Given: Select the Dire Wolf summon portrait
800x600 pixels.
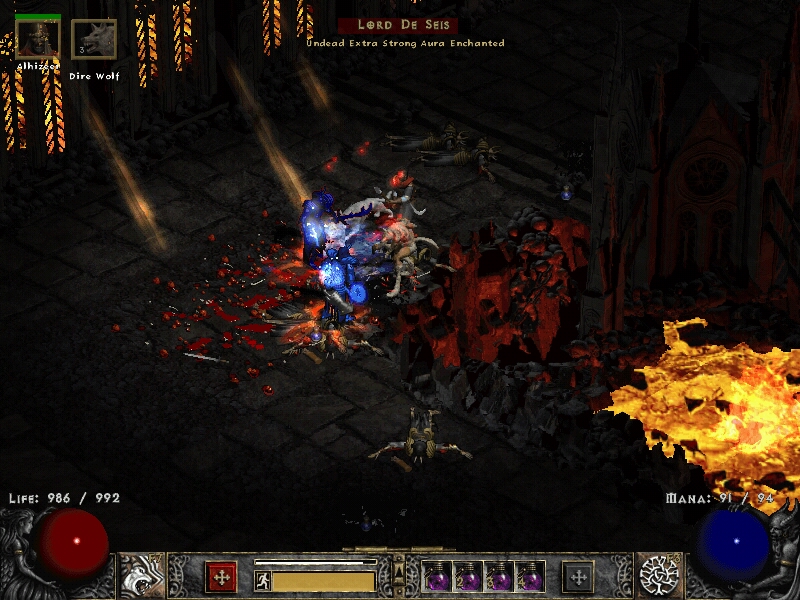Looking at the screenshot, I should pos(94,40).
